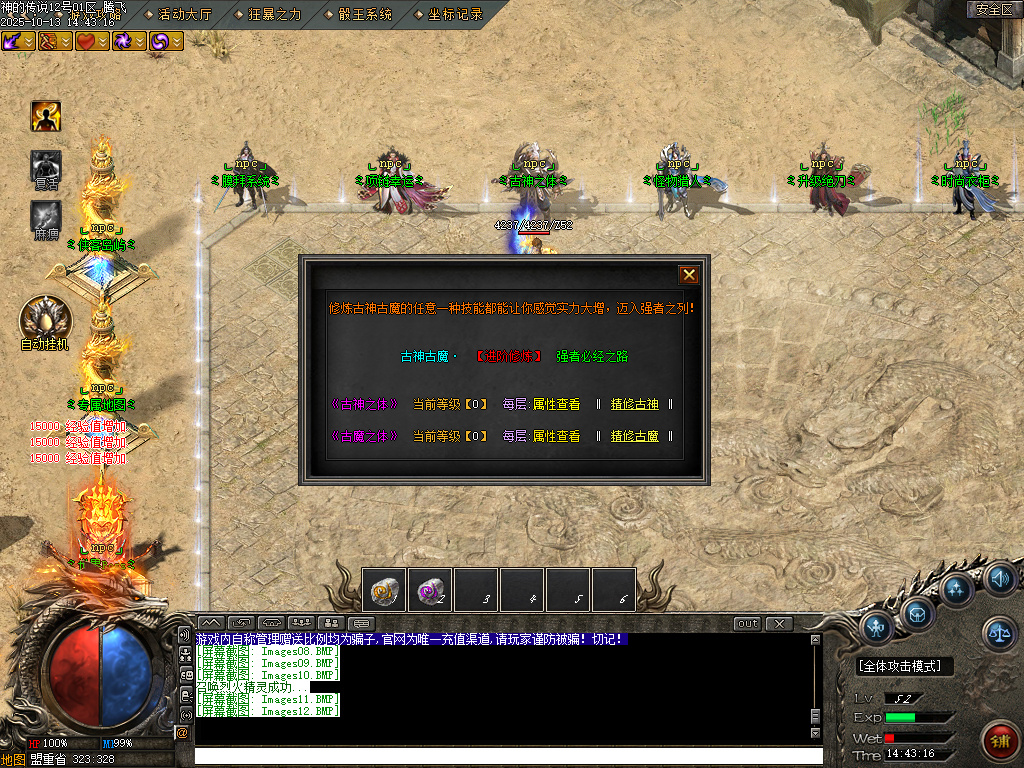Toggle the sound speaker button

pyautogui.click(x=1000, y=578)
